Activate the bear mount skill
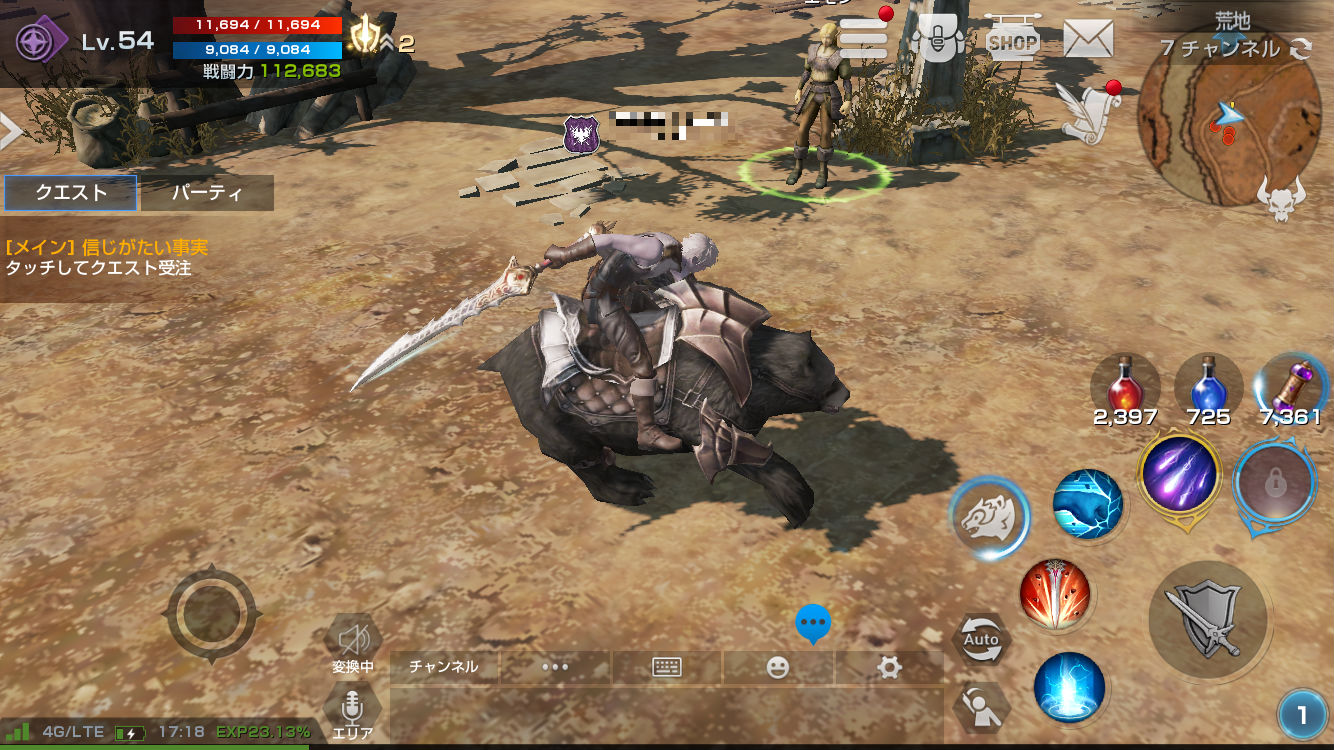The width and height of the screenshot is (1334, 750). (x=988, y=517)
